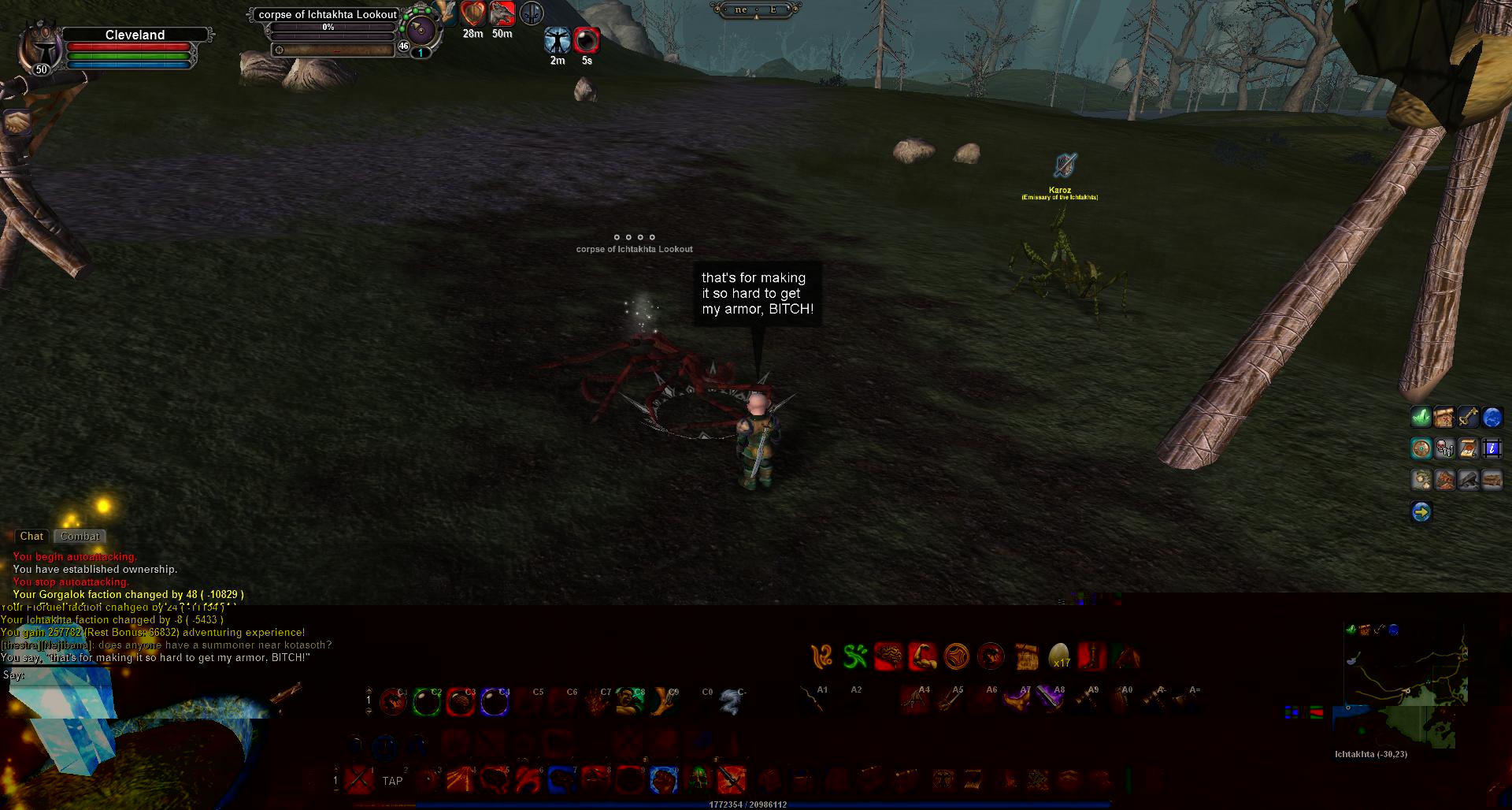Activate the blue fist ability
This screenshot has height=810, width=1512.
[x=664, y=780]
